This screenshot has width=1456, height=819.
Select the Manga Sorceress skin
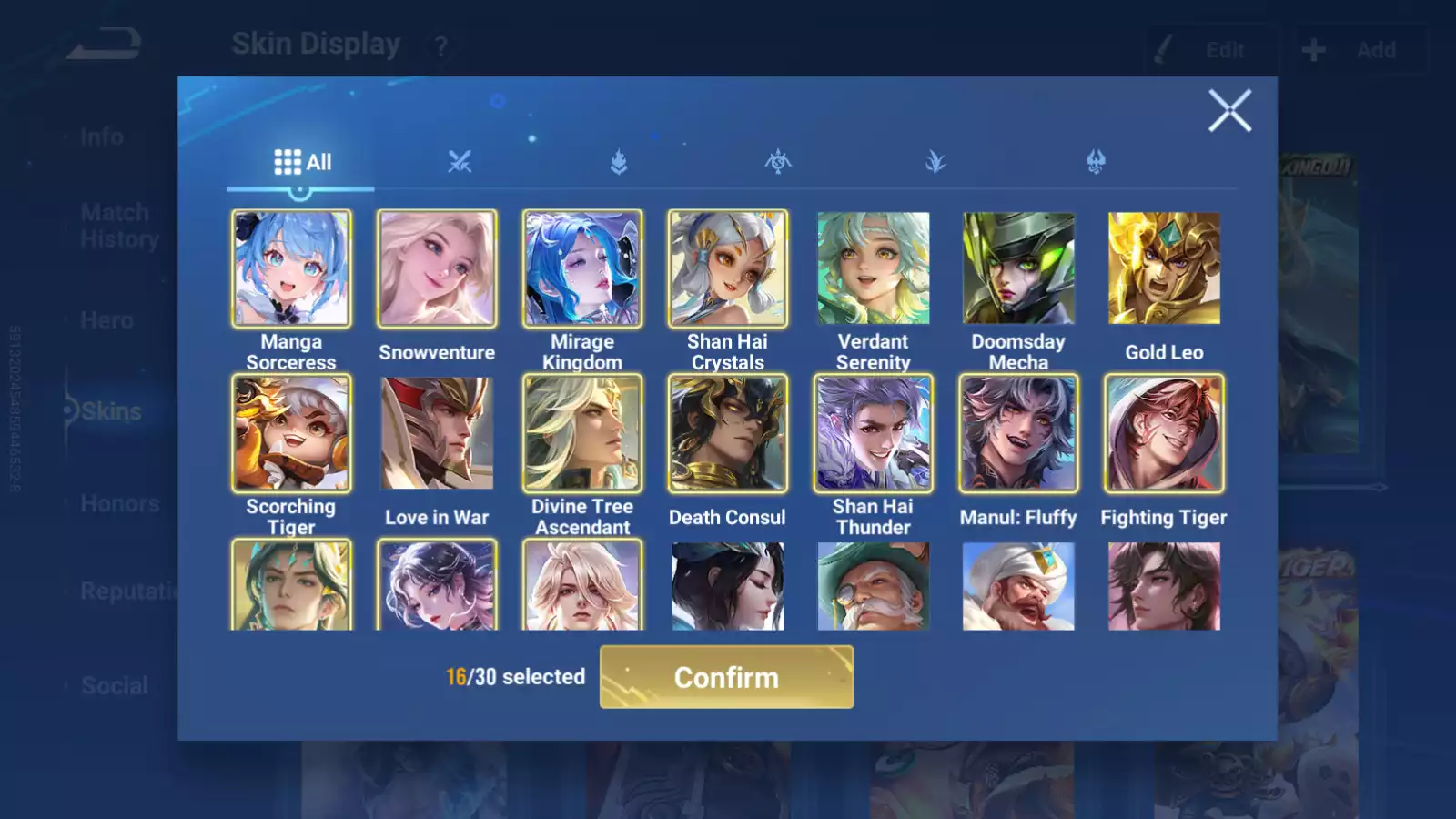[x=291, y=268]
